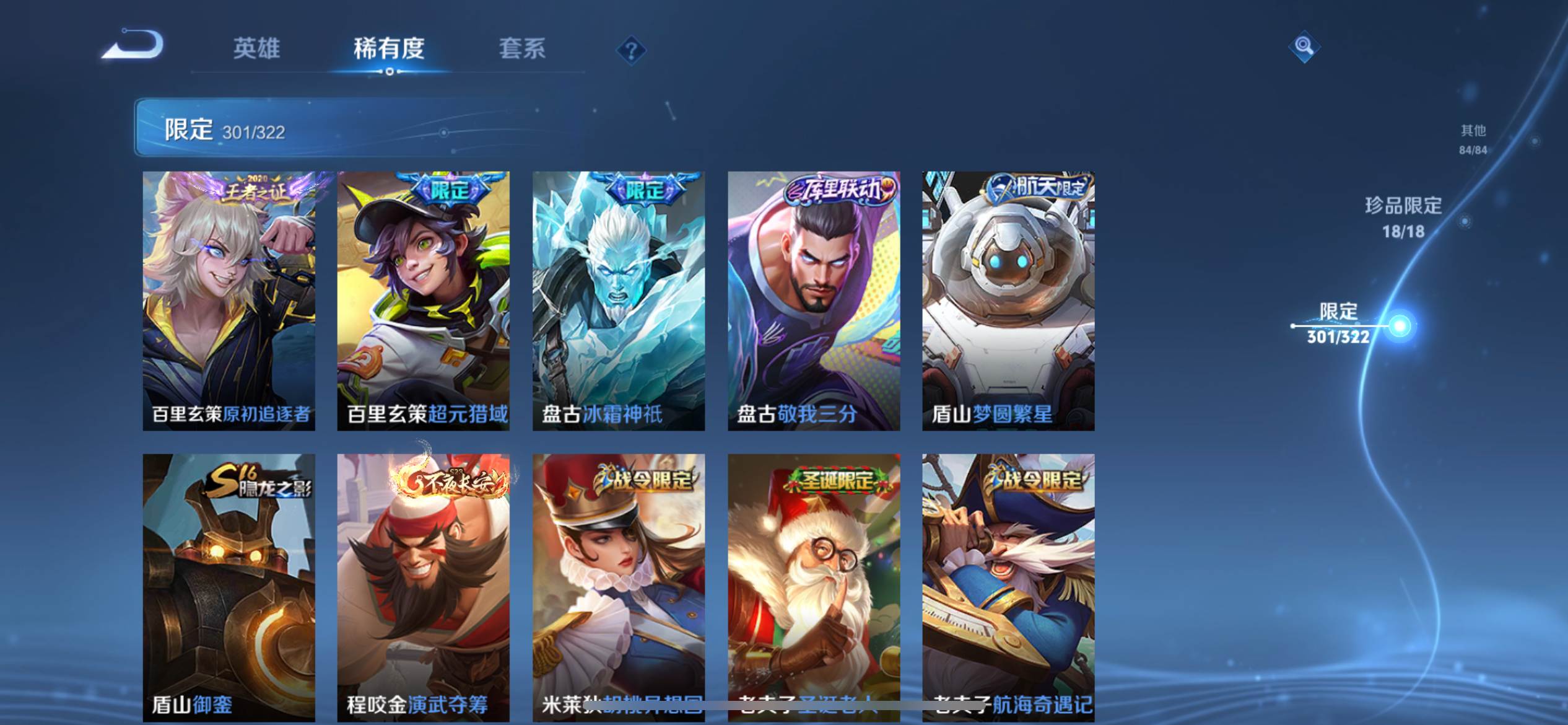
Task: Click the 限定 301/322 section header
Action: point(224,130)
